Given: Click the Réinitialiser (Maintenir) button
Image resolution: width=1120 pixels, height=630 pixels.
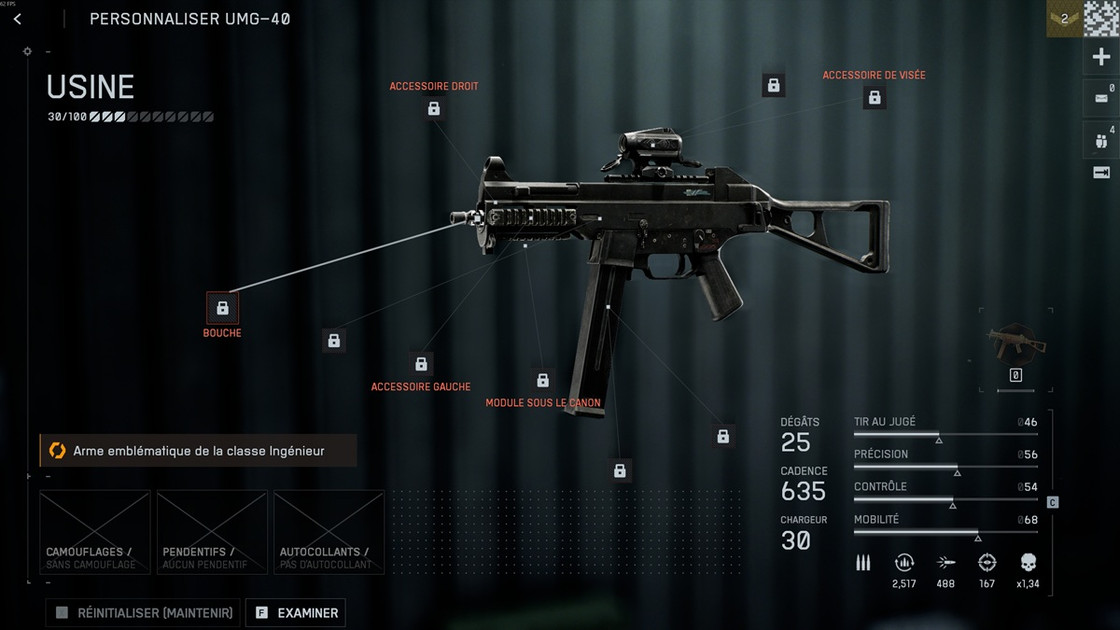Looking at the screenshot, I should pyautogui.click(x=143, y=613).
